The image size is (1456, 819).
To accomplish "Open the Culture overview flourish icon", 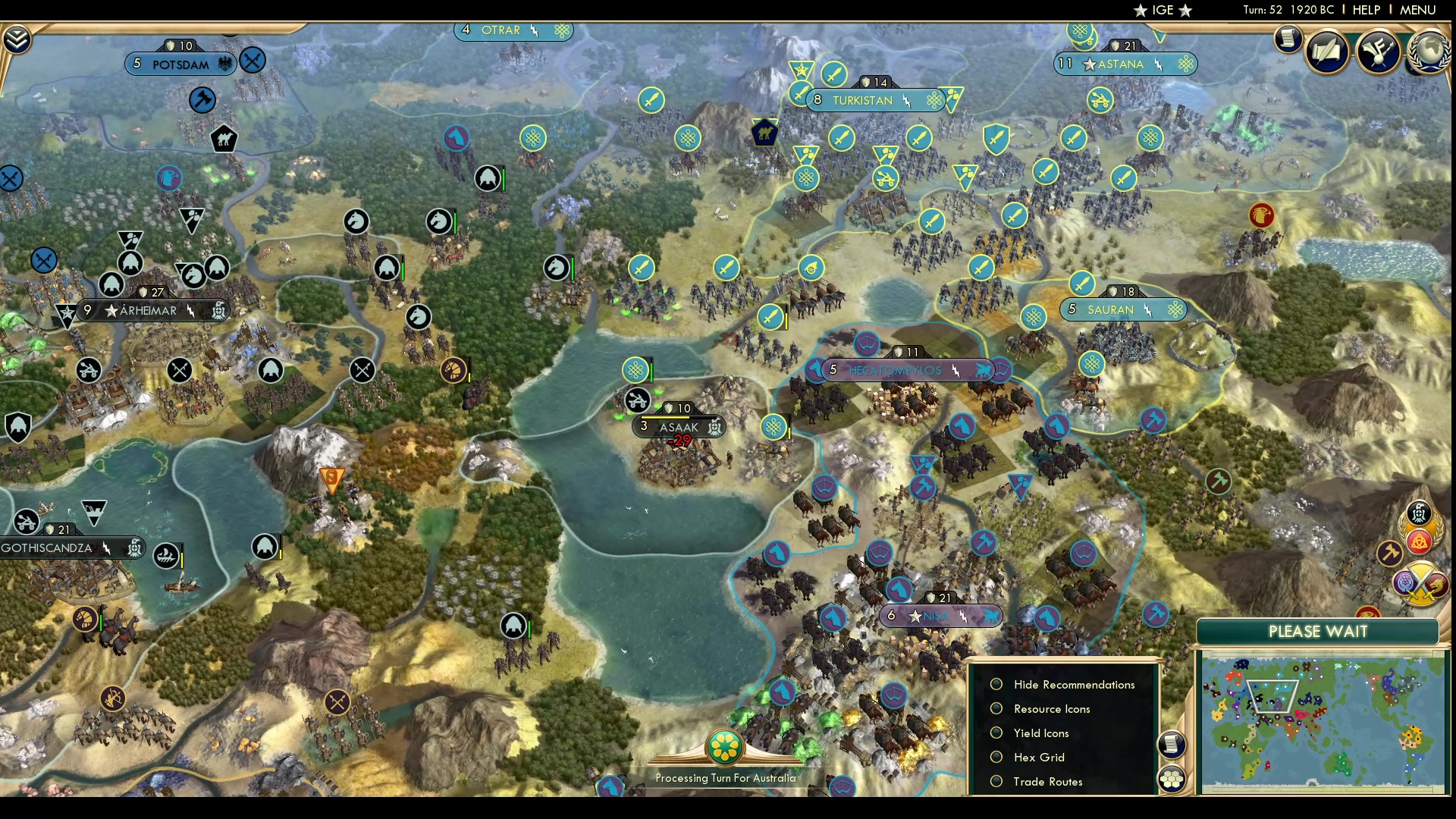I will coord(1377,51).
